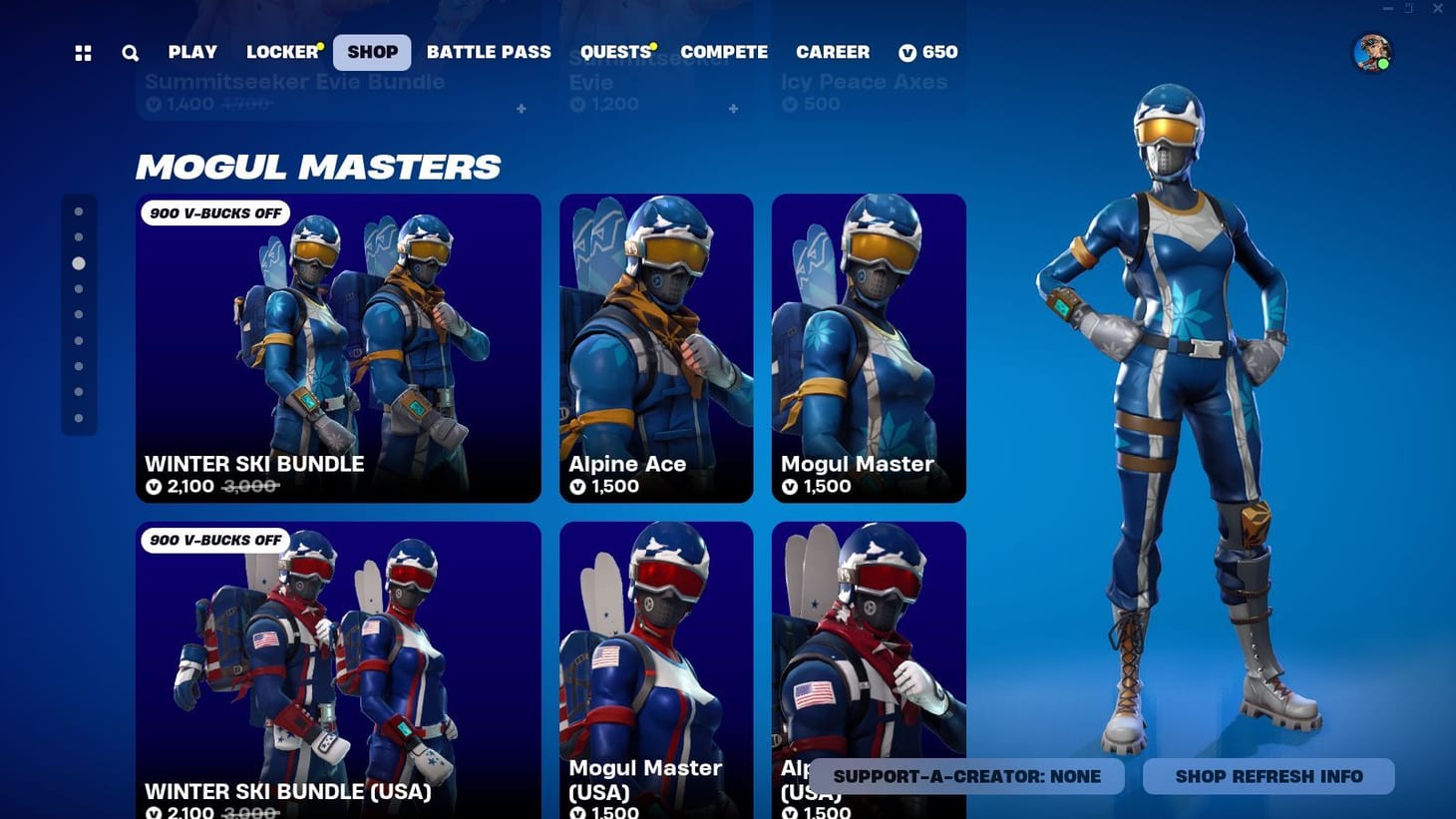Open SHOP REFRESH INFO
Image resolution: width=1456 pixels, height=819 pixels.
[x=1268, y=776]
